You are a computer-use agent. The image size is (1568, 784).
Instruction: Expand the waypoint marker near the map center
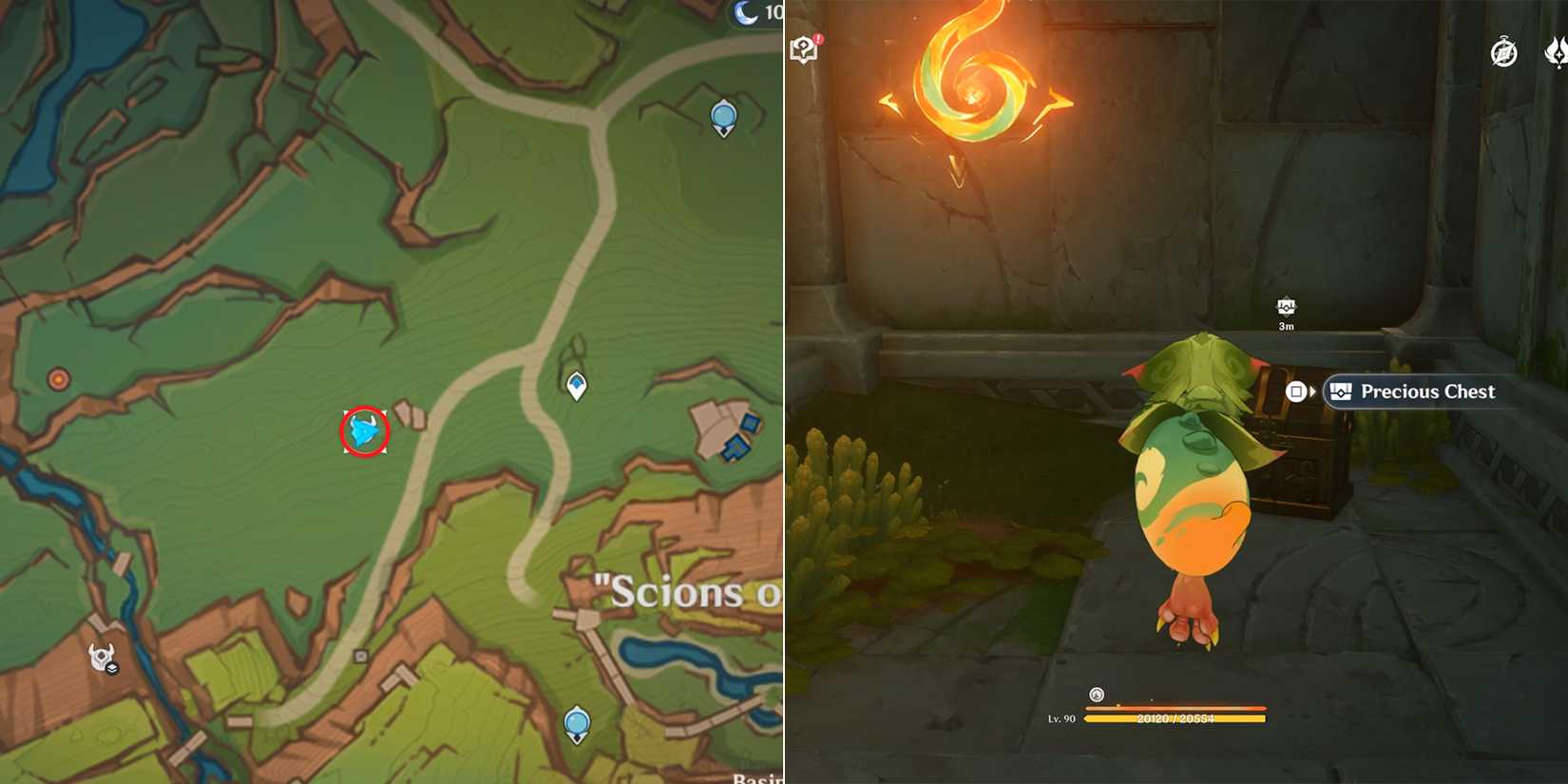click(575, 385)
